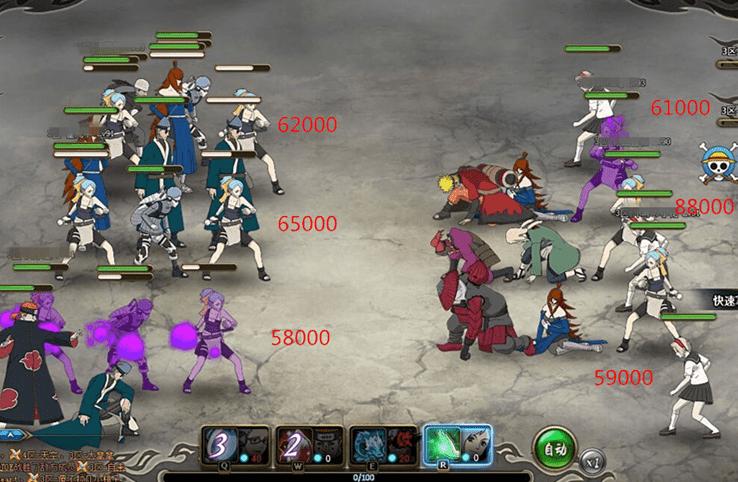738x482 pixels.
Task: Open the 快速 quick button at right edge
Action: tap(719, 302)
